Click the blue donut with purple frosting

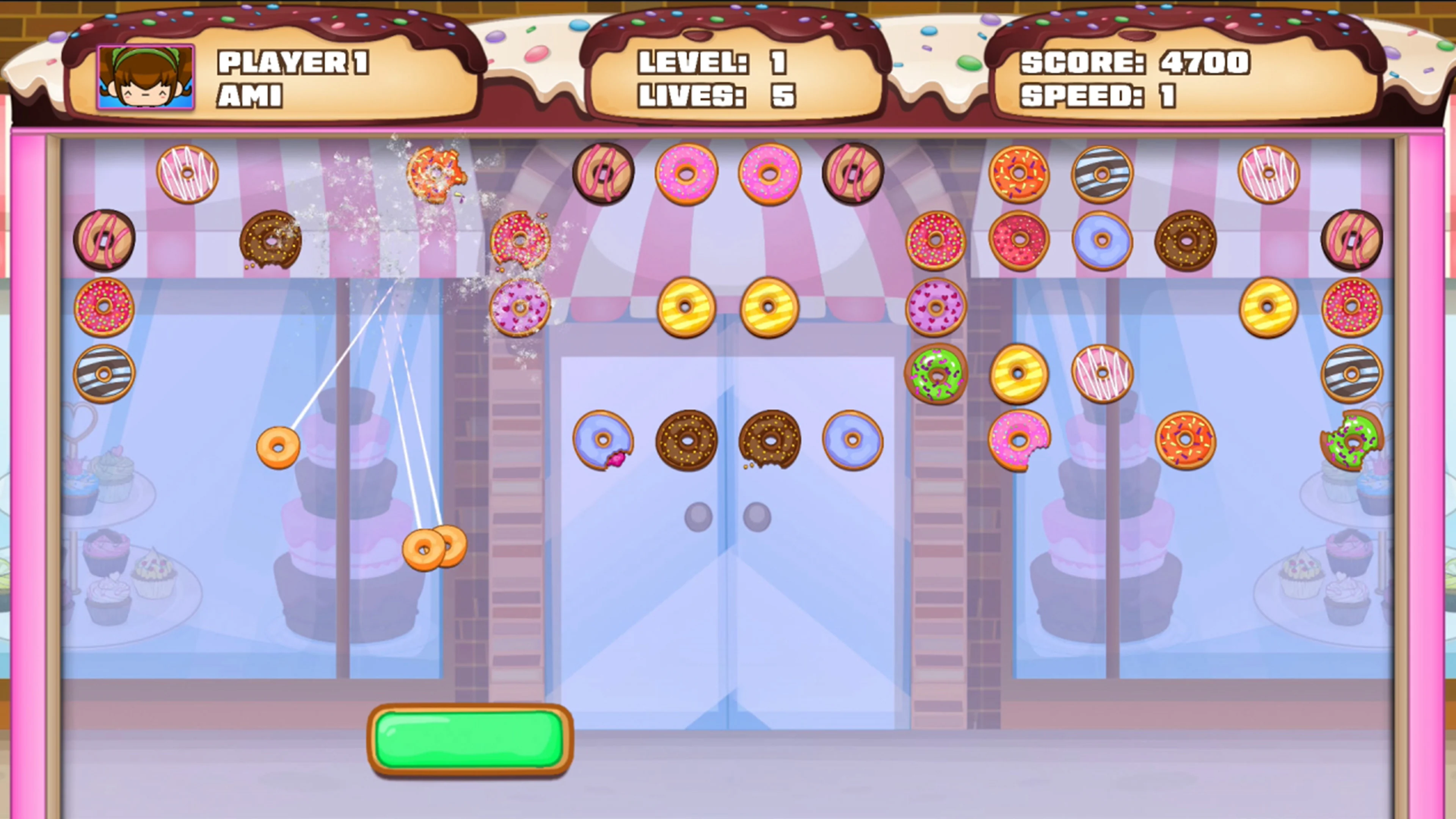pyautogui.click(x=1102, y=240)
